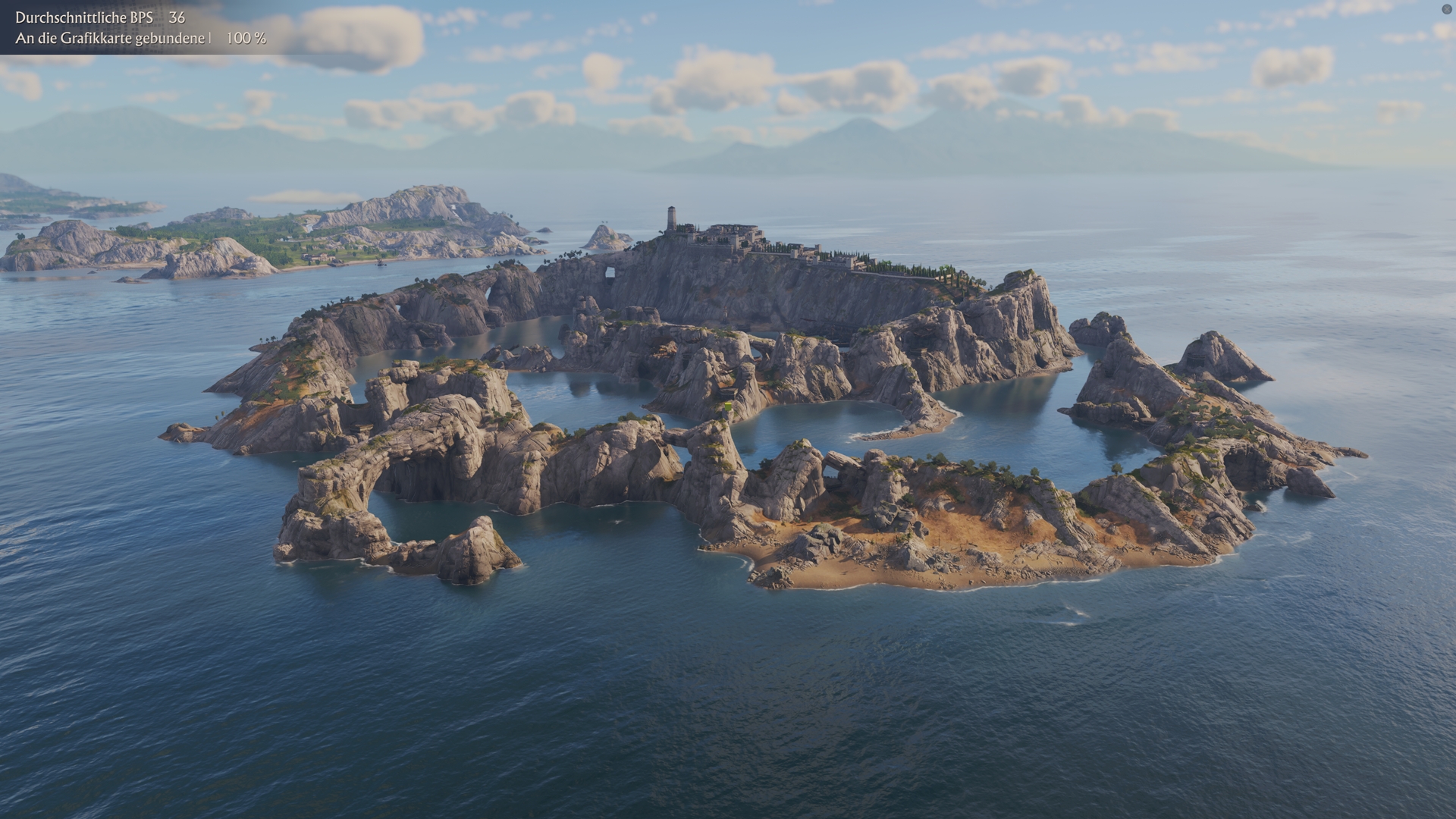Close the benchmark with the round X button
Image resolution: width=1456 pixels, height=819 pixels.
pos(1446,9)
